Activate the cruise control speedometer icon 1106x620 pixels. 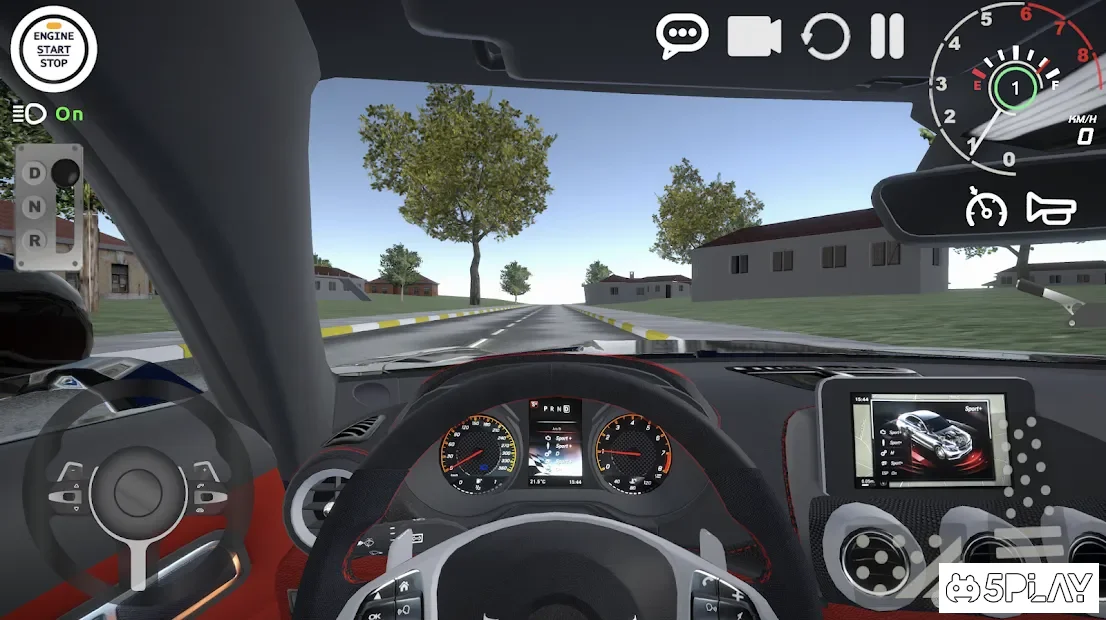tap(985, 208)
